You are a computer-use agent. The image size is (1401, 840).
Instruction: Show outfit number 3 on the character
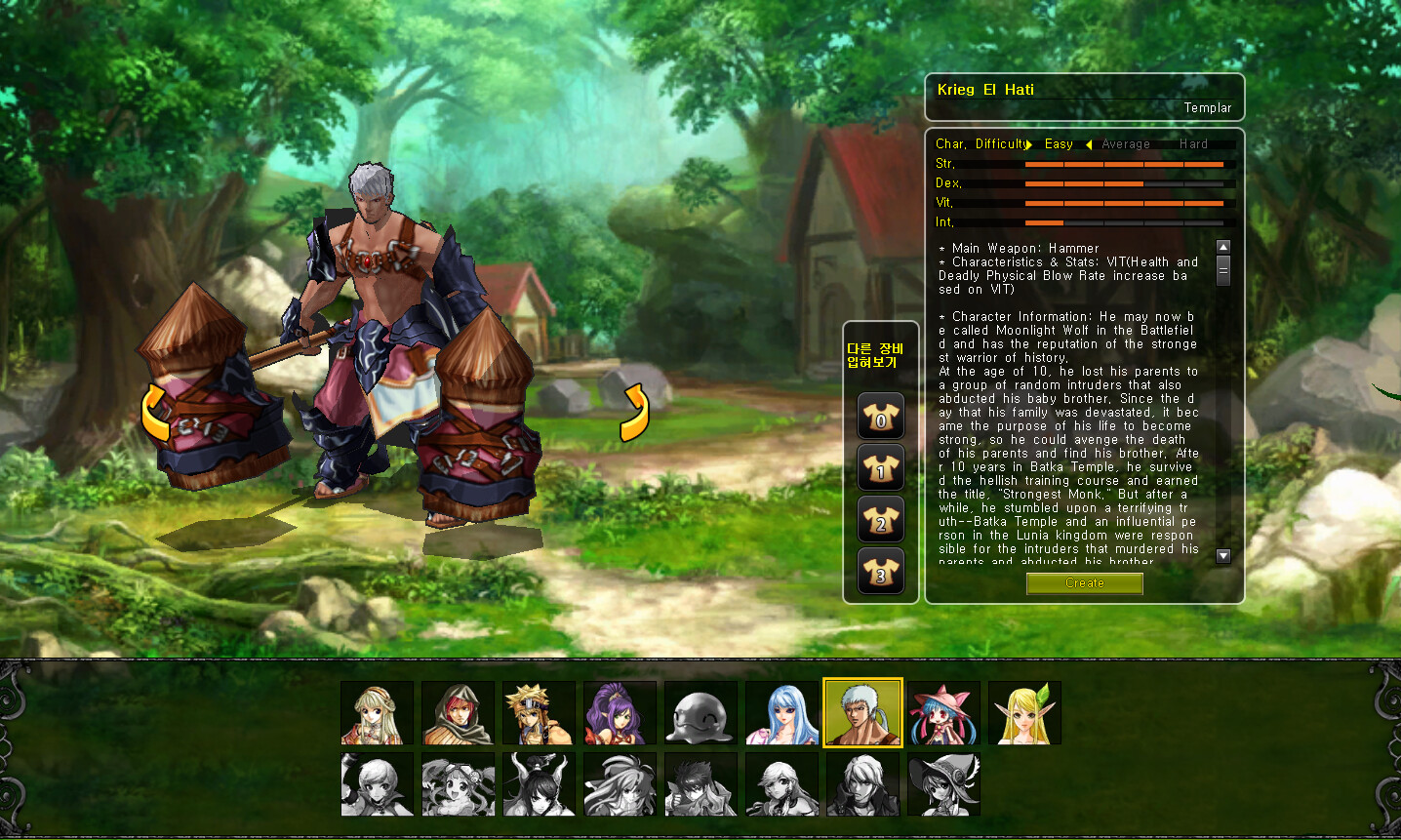880,573
